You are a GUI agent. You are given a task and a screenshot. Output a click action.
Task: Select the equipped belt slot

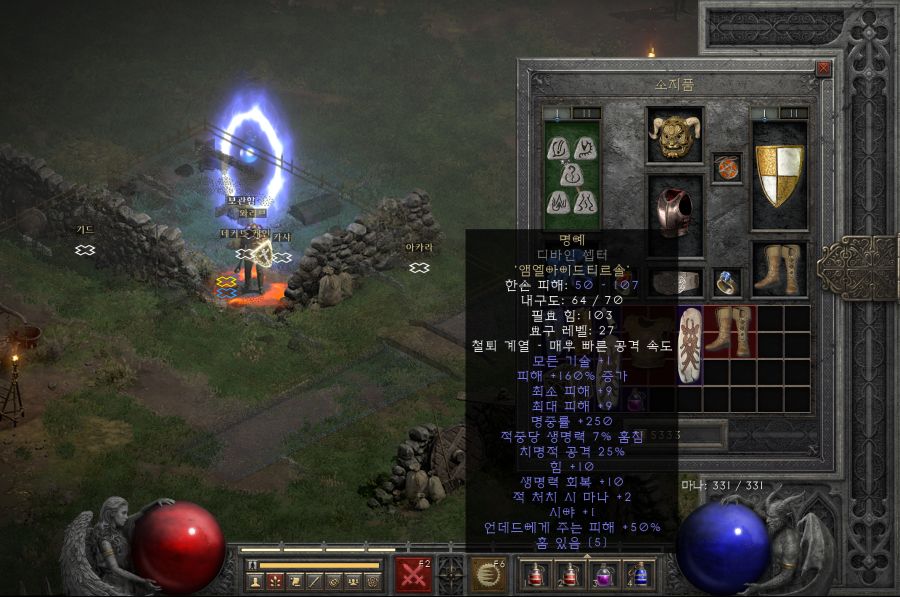[x=674, y=283]
